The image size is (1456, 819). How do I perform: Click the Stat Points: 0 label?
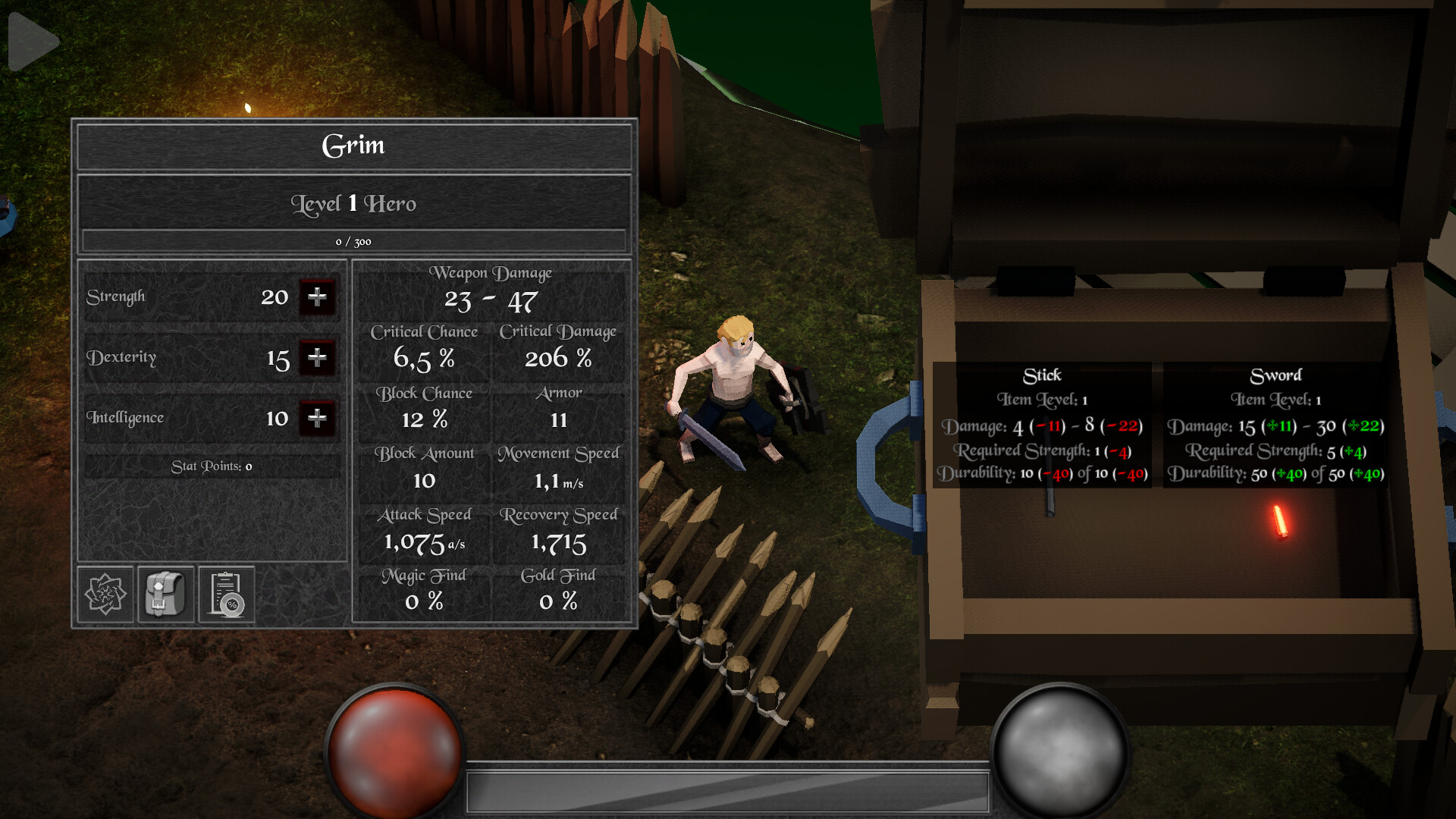pos(211,466)
